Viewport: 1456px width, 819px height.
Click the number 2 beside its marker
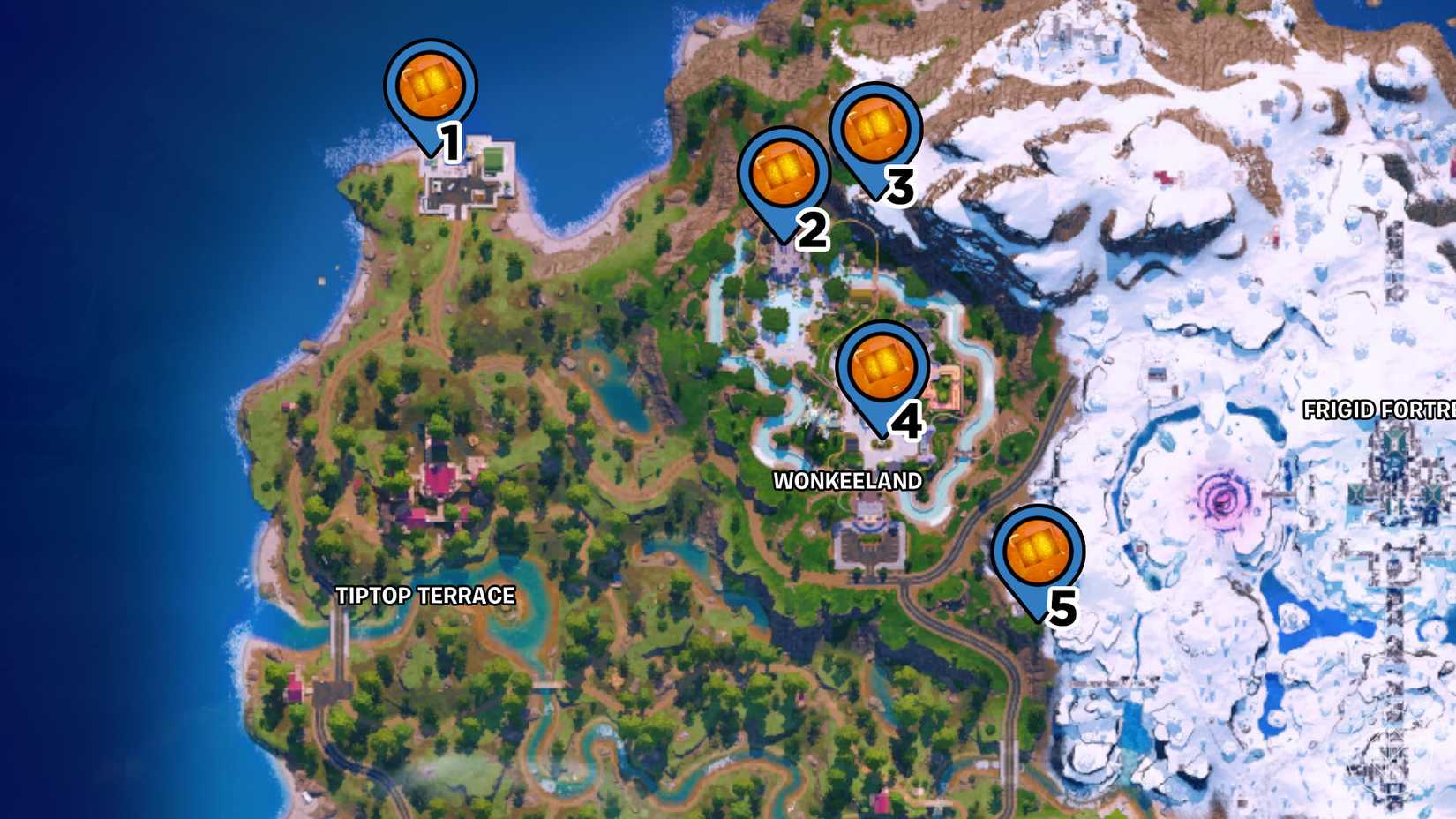813,231
